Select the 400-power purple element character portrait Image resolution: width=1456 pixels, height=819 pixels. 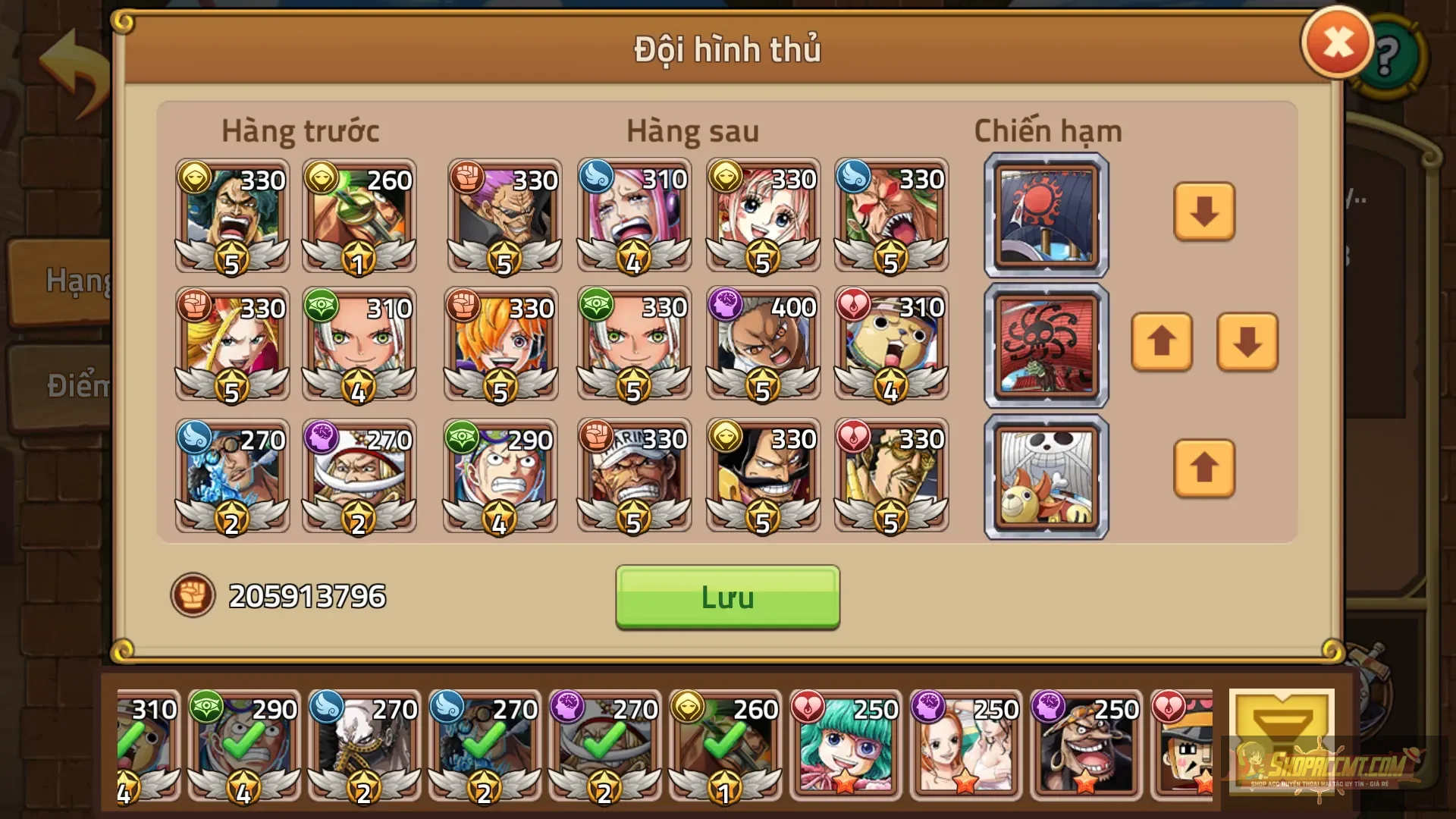pyautogui.click(x=762, y=345)
